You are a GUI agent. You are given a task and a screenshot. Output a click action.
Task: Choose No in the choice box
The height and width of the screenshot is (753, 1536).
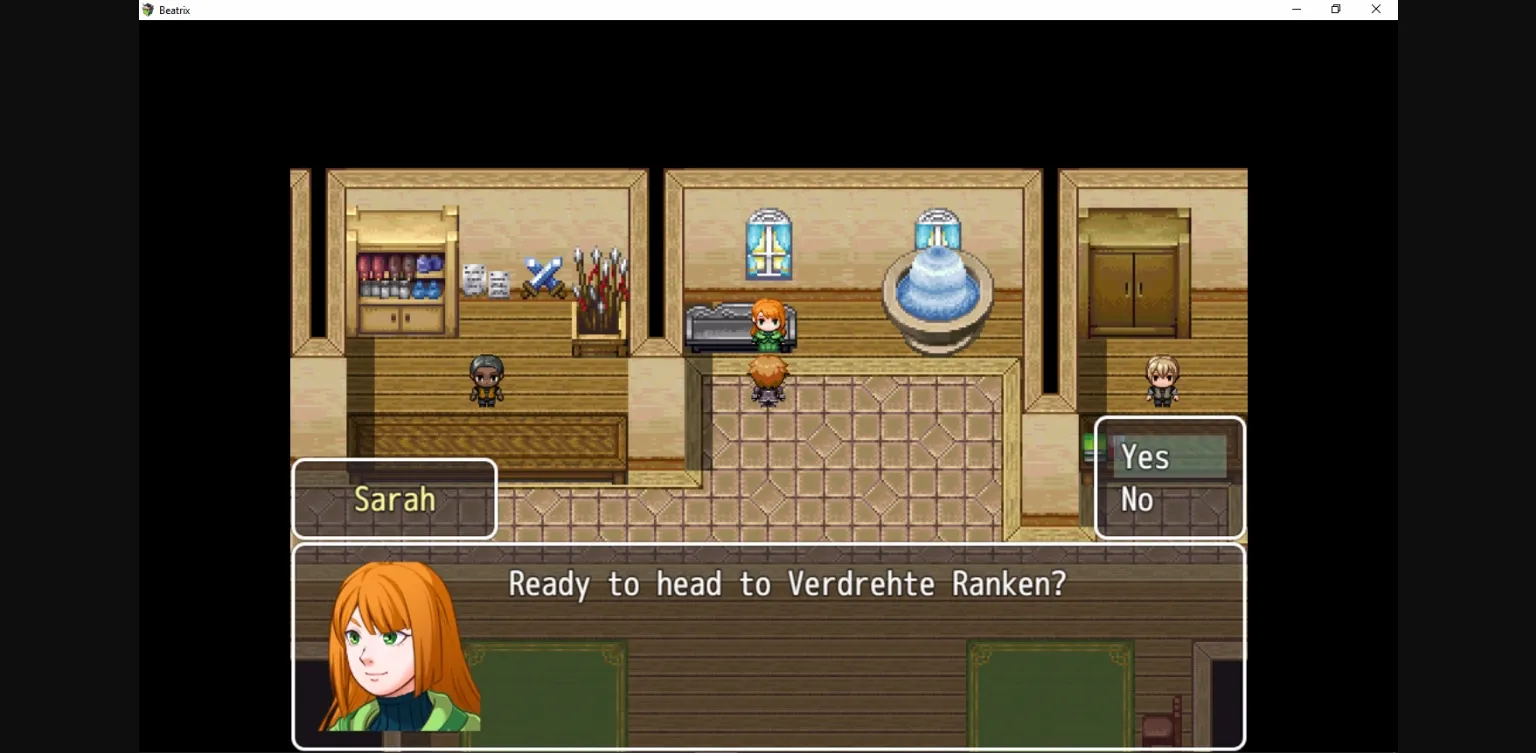(1137, 500)
